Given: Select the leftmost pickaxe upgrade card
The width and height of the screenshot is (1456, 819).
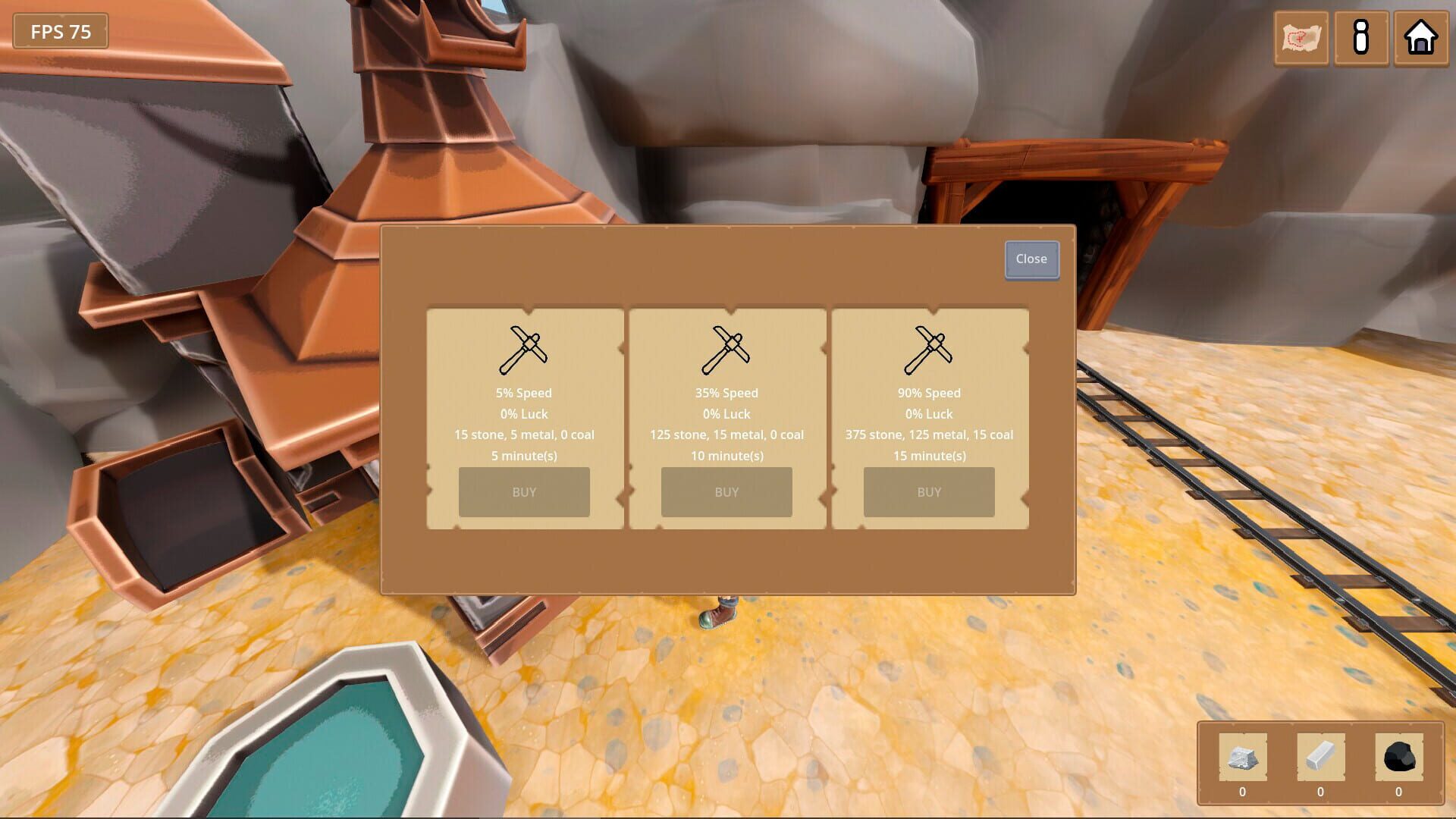Looking at the screenshot, I should [524, 416].
